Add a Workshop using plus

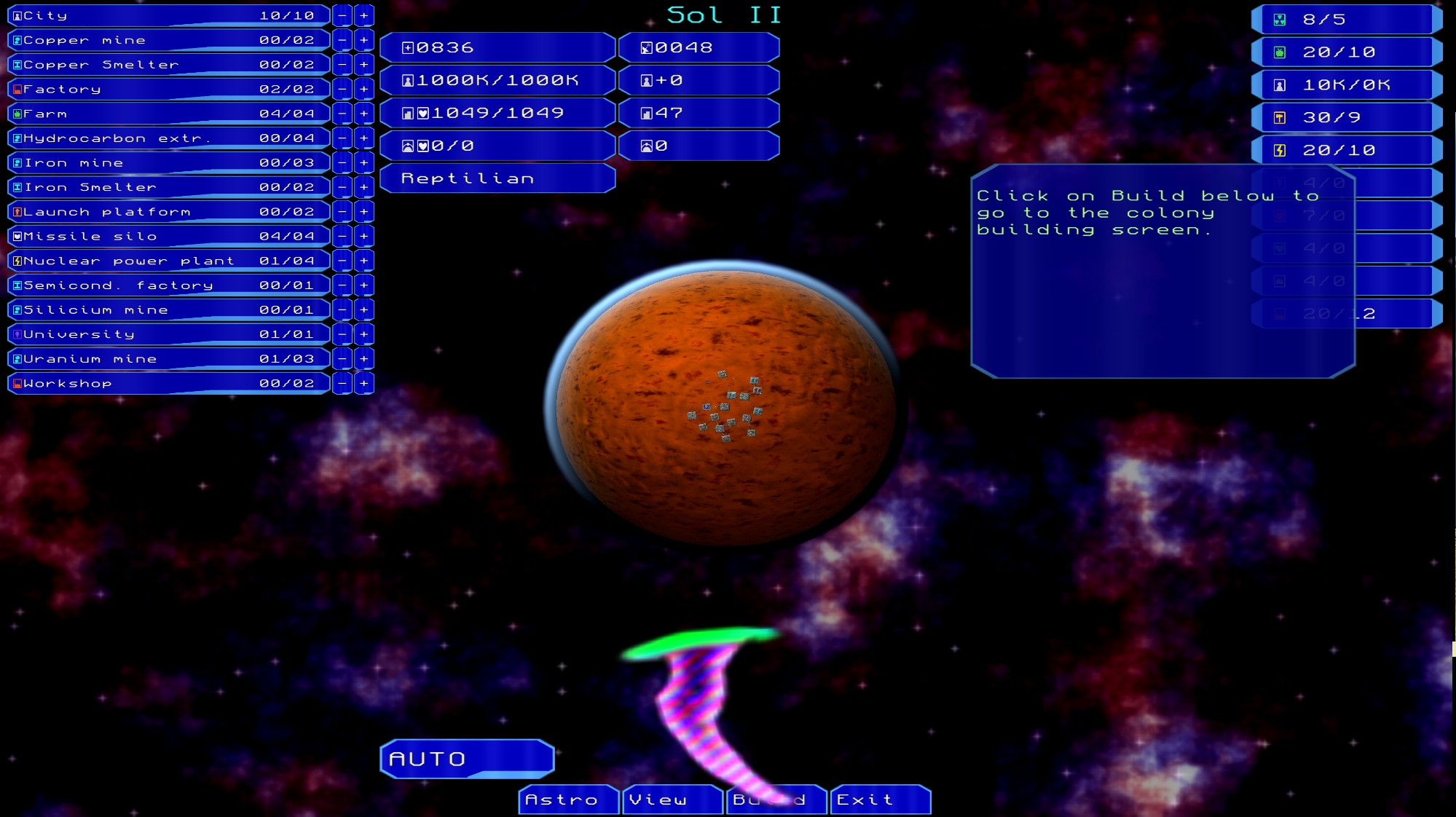pyautogui.click(x=364, y=383)
